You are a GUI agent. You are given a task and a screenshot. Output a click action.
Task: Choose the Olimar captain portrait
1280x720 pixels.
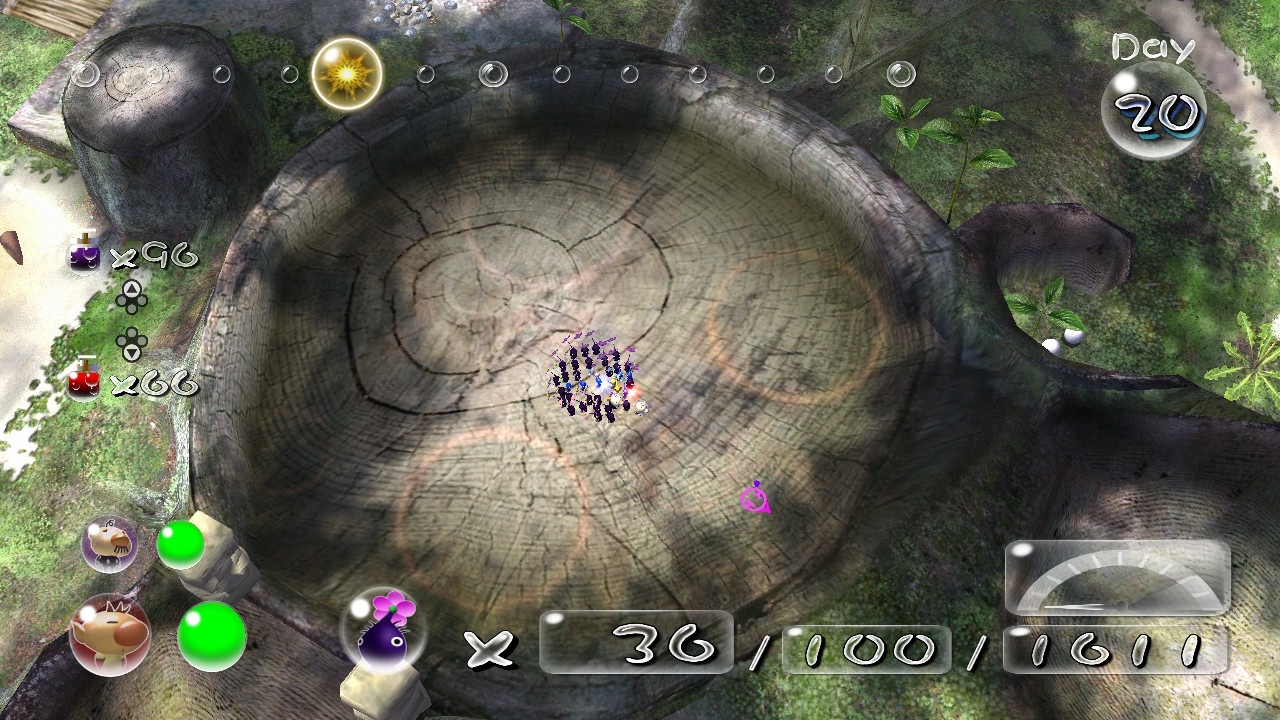(x=109, y=634)
